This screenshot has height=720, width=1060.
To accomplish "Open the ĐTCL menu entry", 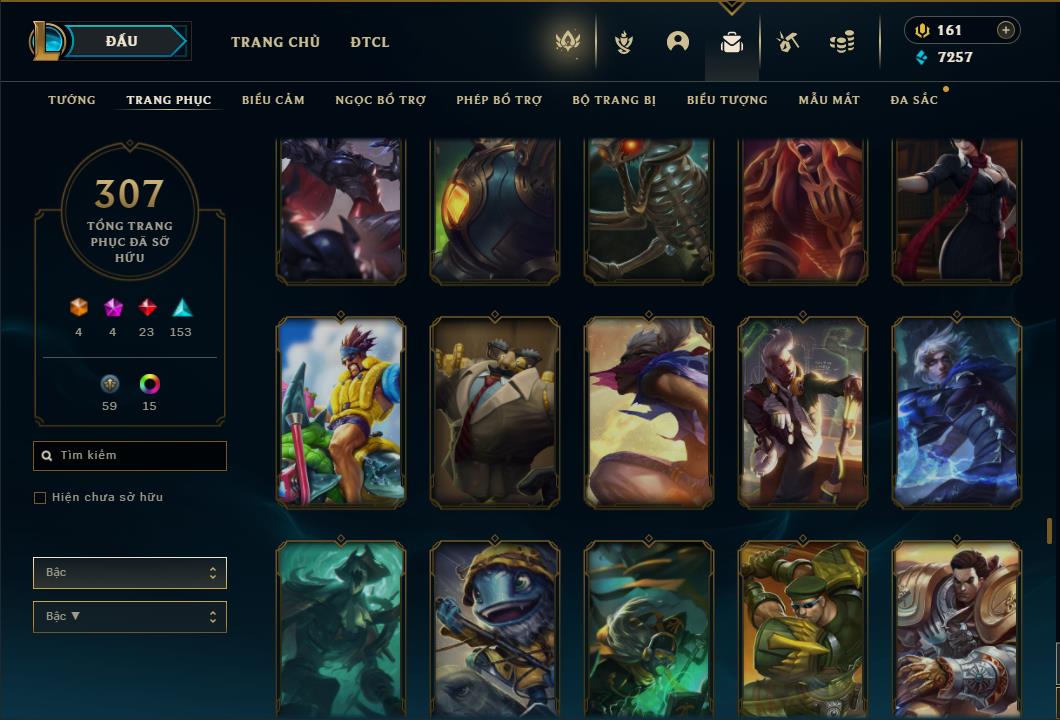I will point(370,42).
